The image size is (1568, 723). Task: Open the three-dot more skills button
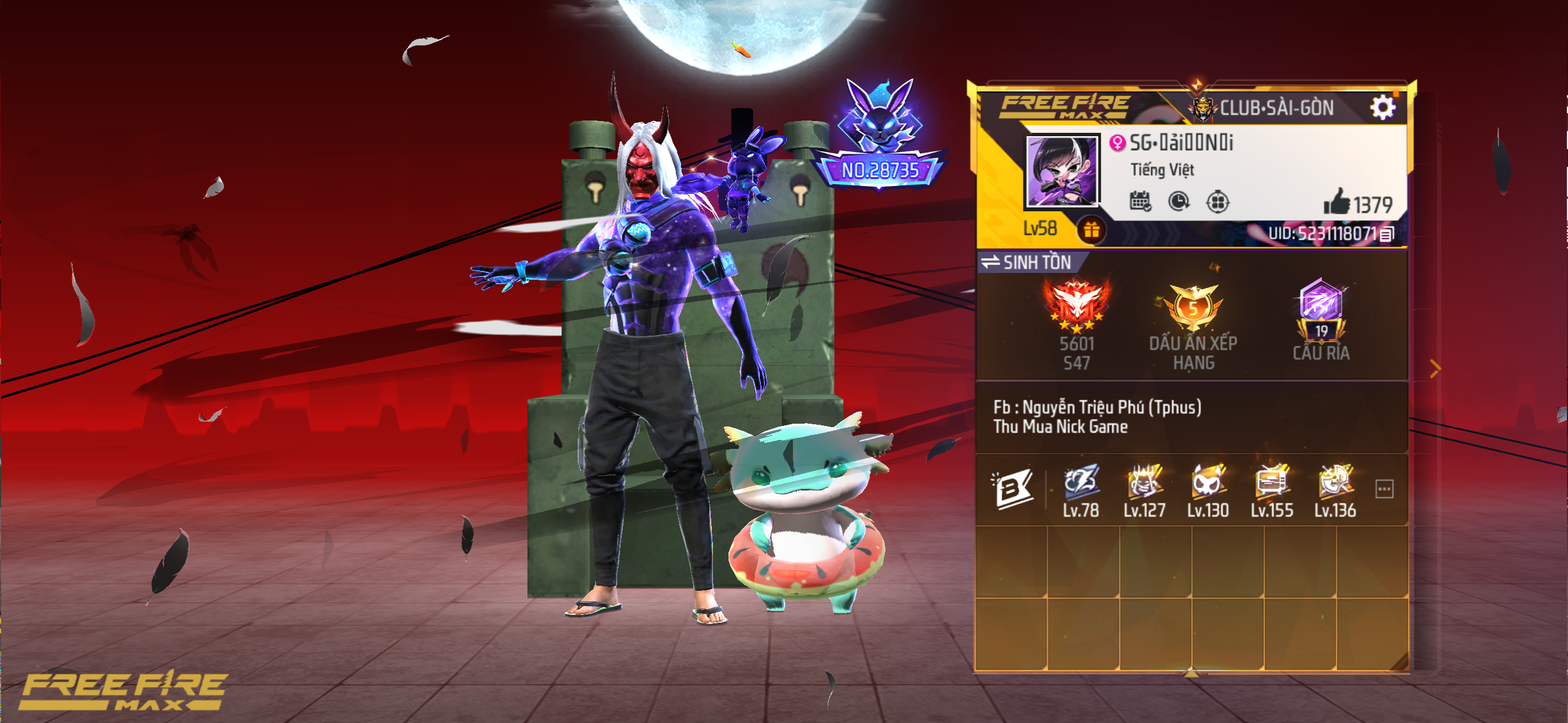[1384, 489]
